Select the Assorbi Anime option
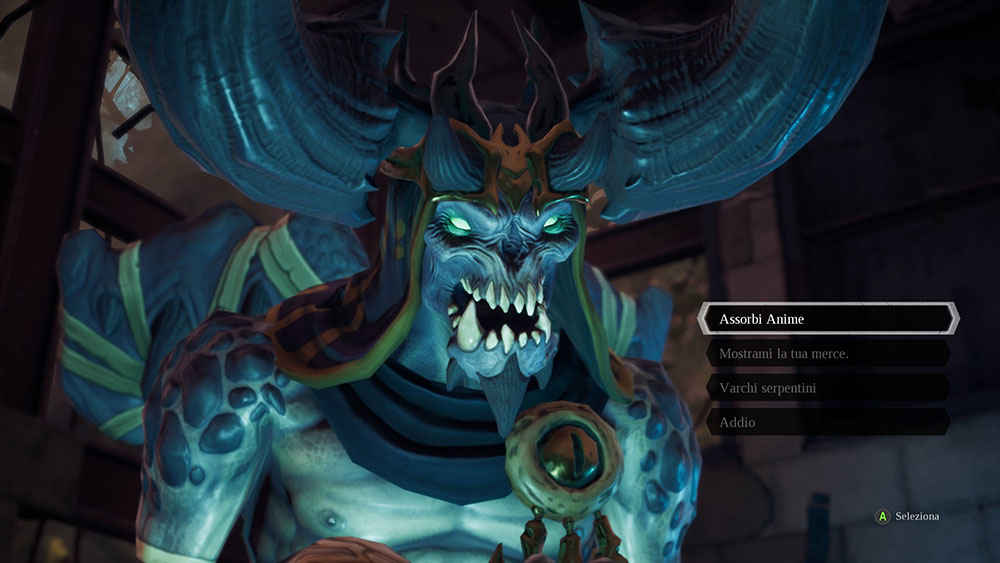 827,319
